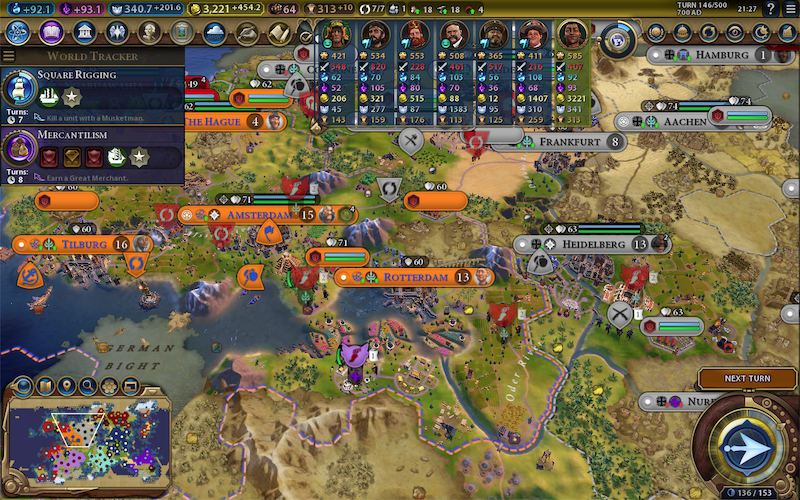Image resolution: width=800 pixels, height=500 pixels.
Task: Open the map search magnifier tool
Action: (88, 386)
